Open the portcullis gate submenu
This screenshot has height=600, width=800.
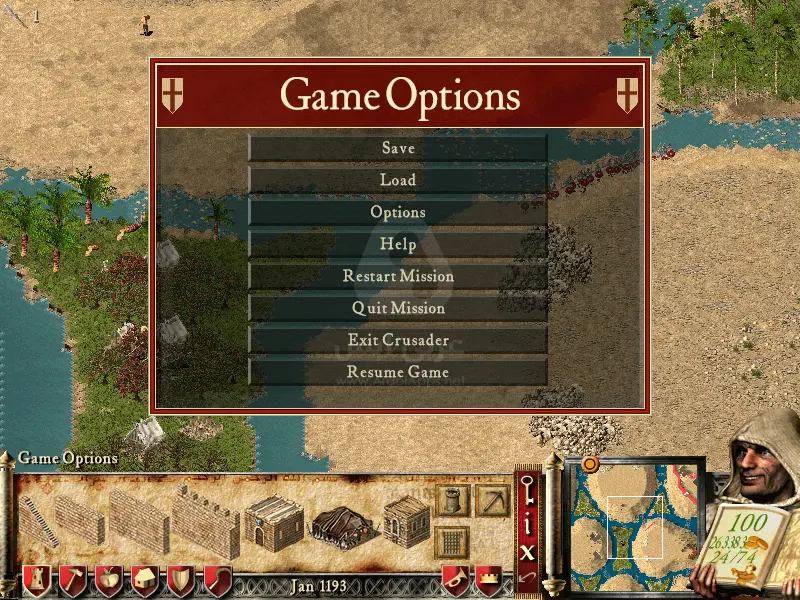click(453, 542)
